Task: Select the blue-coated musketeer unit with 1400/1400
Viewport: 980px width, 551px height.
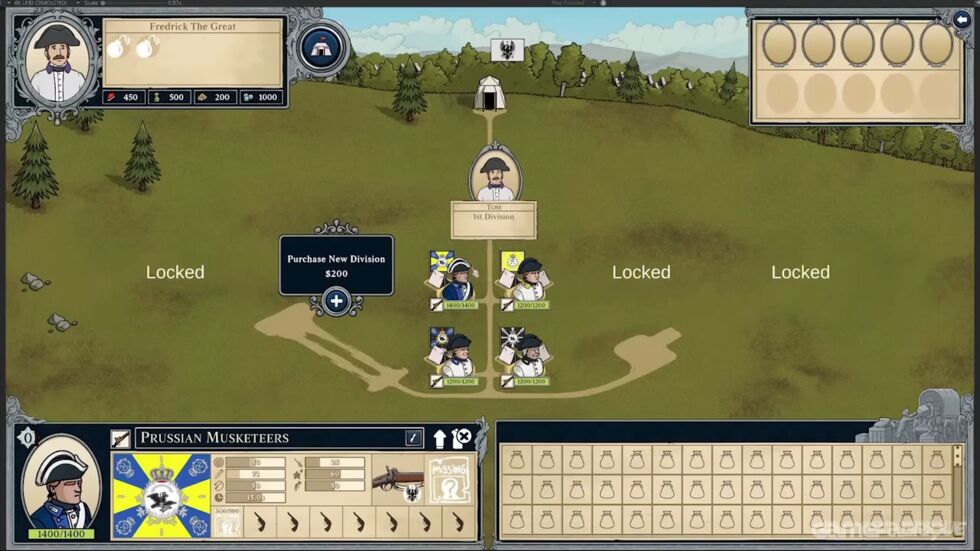Action: click(x=457, y=279)
